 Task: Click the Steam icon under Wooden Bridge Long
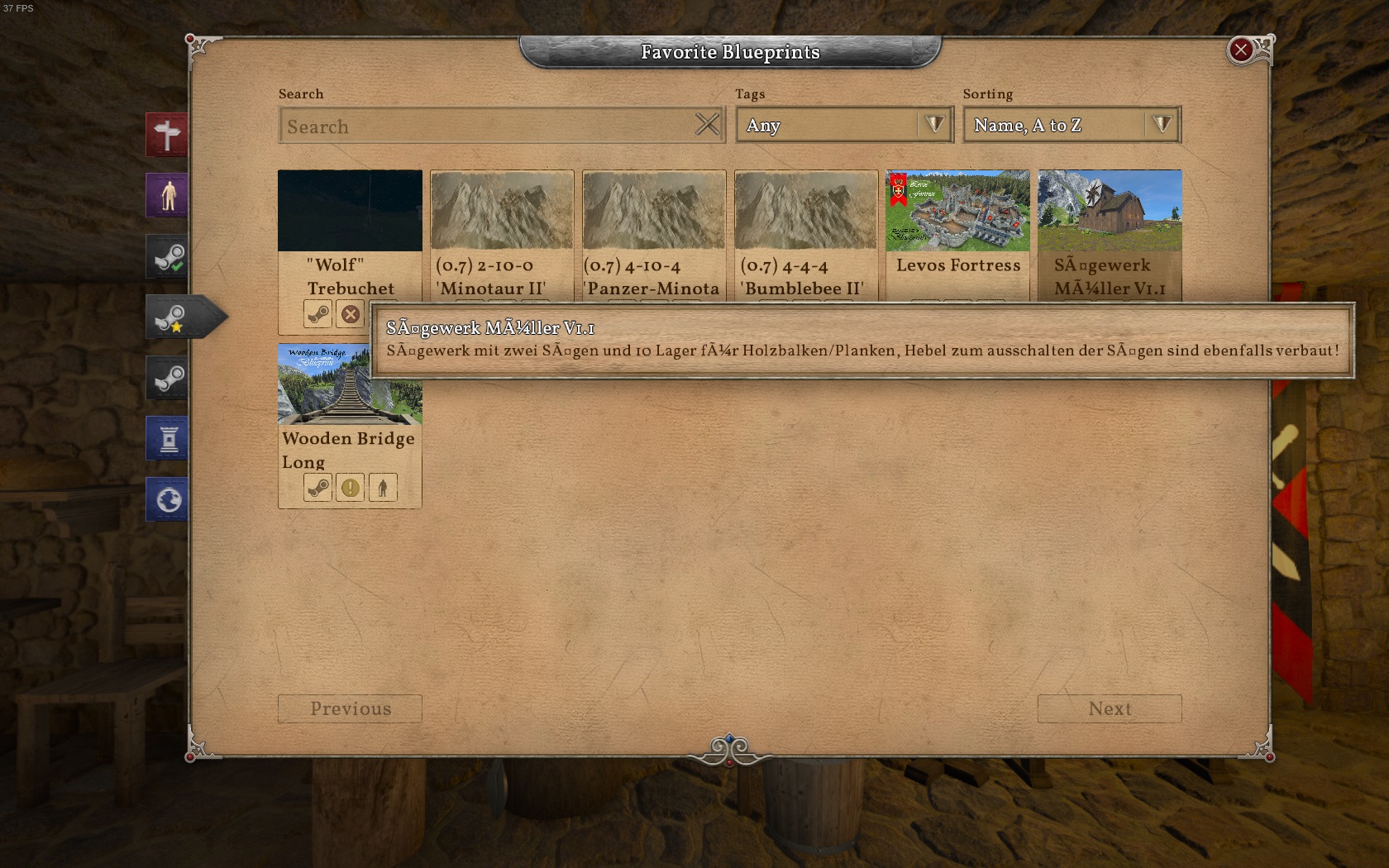317,488
